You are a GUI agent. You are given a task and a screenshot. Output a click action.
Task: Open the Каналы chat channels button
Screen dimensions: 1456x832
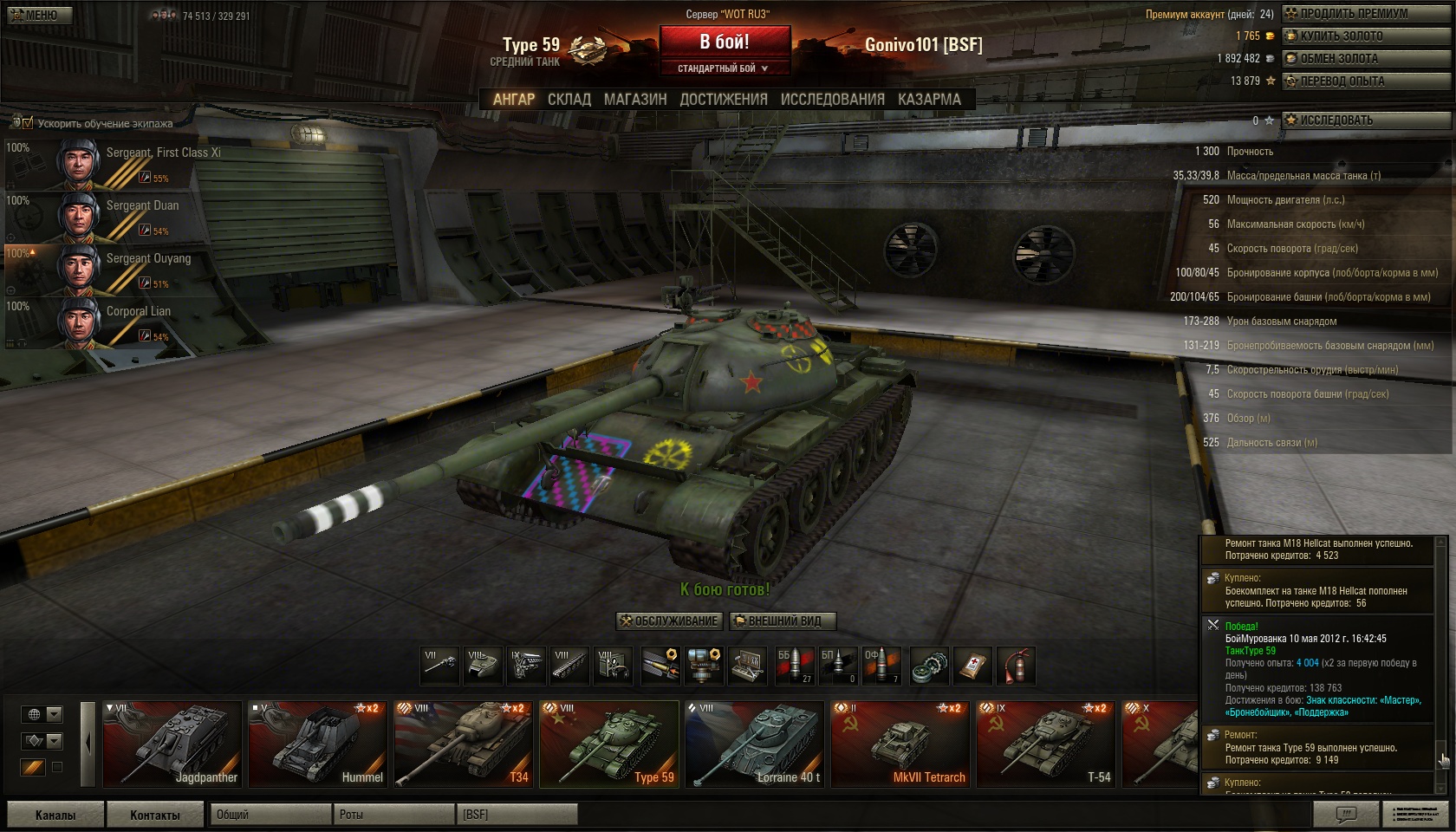tap(55, 815)
